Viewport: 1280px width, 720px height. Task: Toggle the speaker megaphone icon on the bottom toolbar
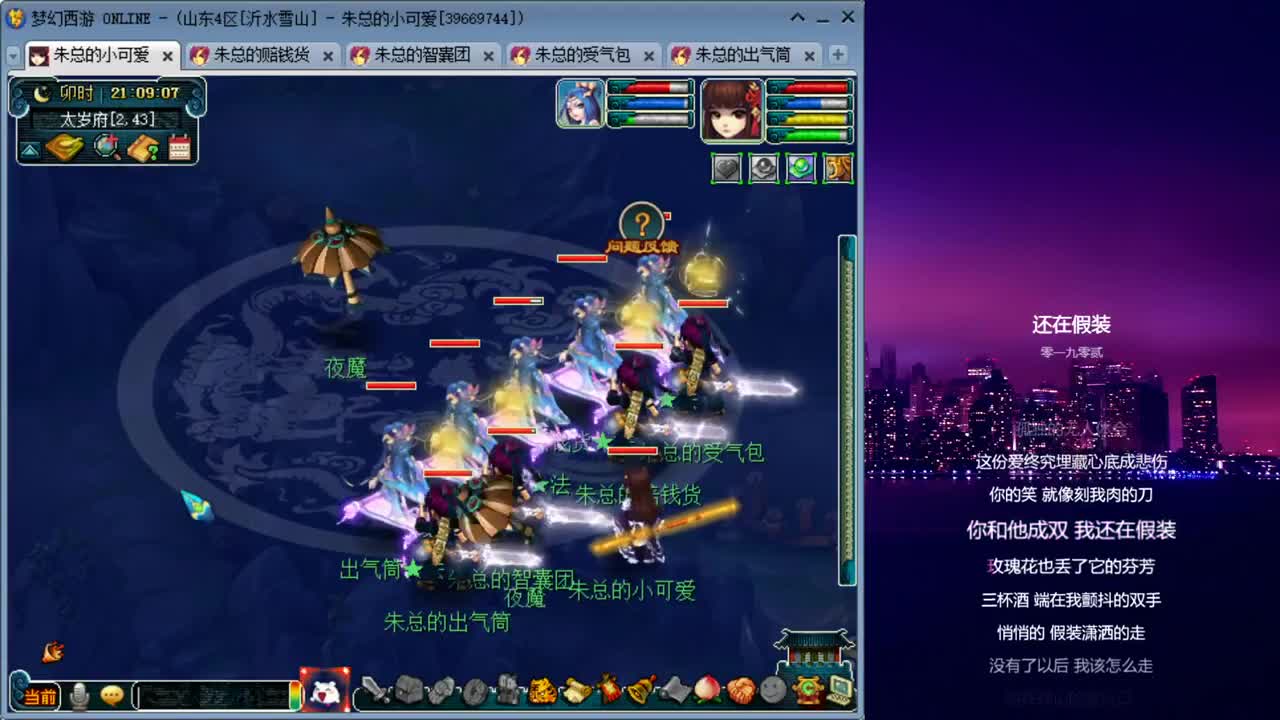click(x=673, y=690)
